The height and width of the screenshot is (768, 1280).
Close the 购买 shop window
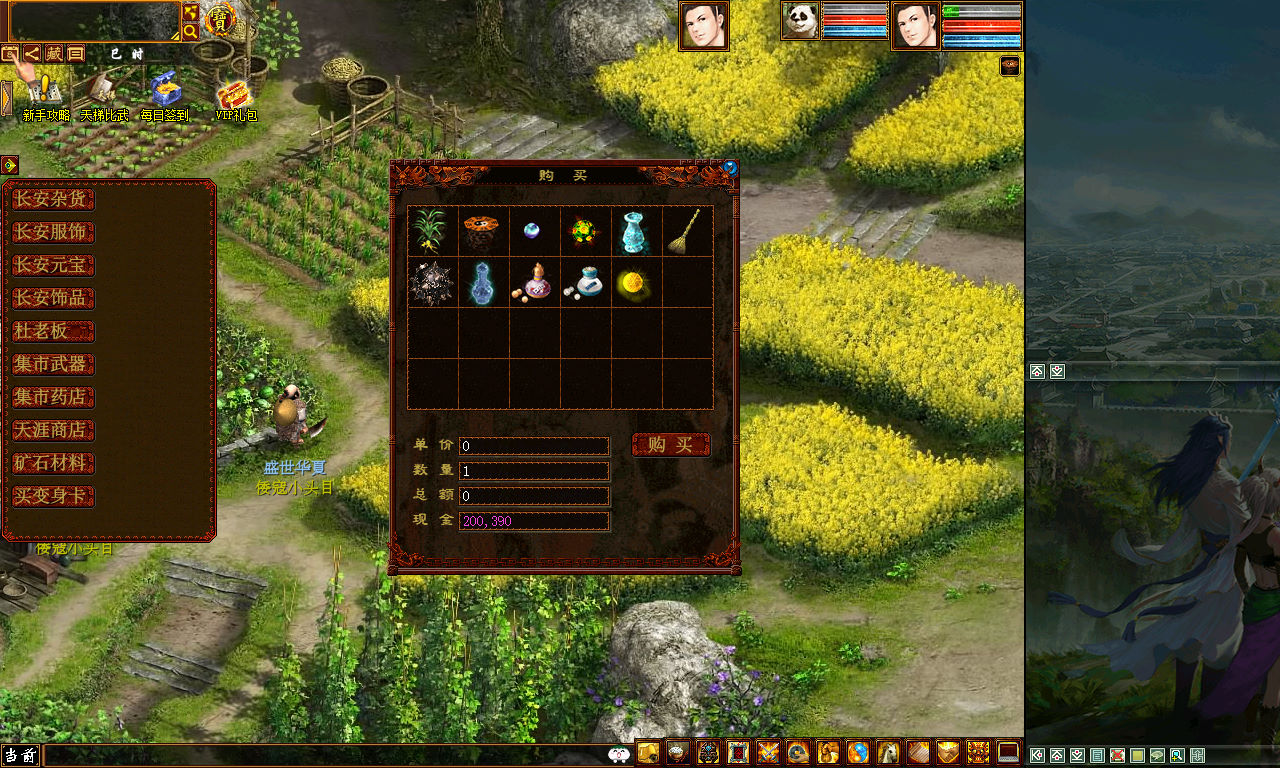click(730, 168)
